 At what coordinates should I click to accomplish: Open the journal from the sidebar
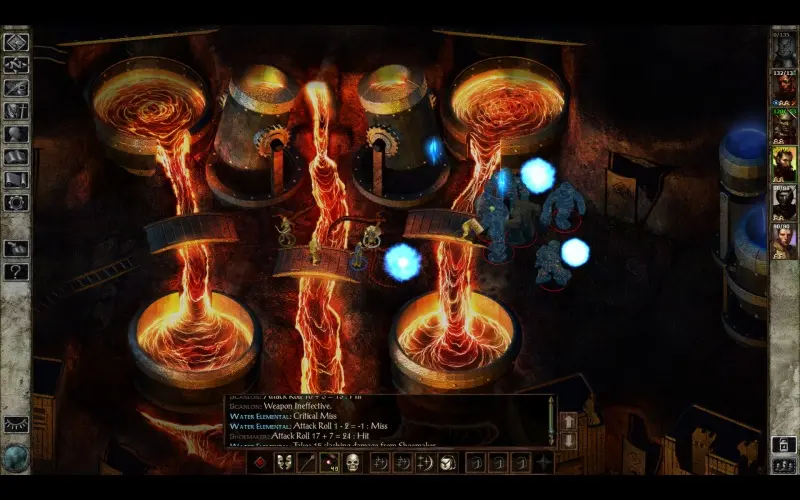click(16, 88)
